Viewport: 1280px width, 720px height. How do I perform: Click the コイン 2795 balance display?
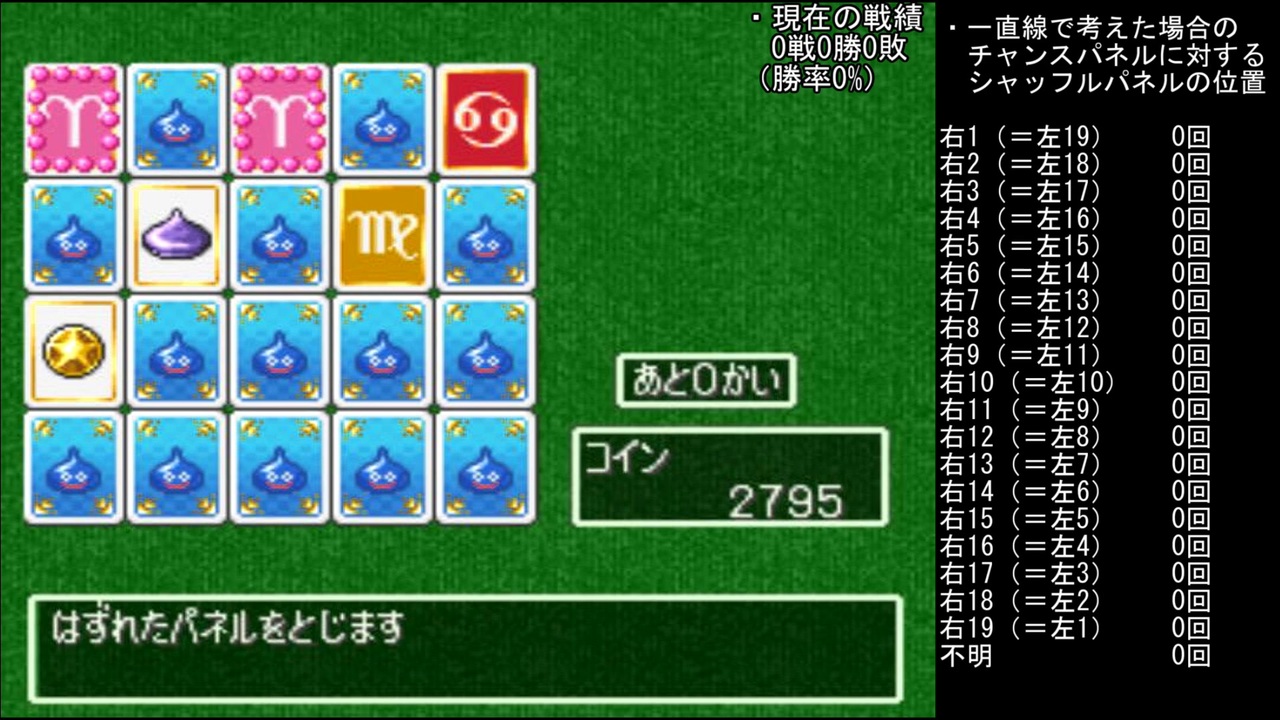(x=728, y=477)
